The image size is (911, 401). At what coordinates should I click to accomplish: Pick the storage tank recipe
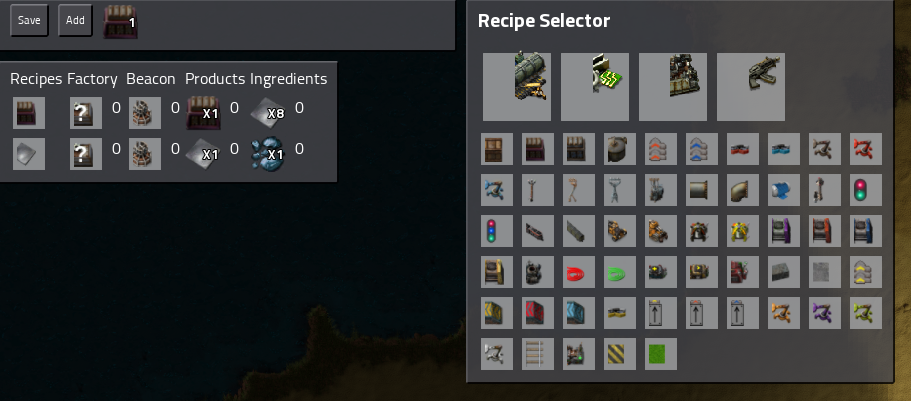point(620,149)
